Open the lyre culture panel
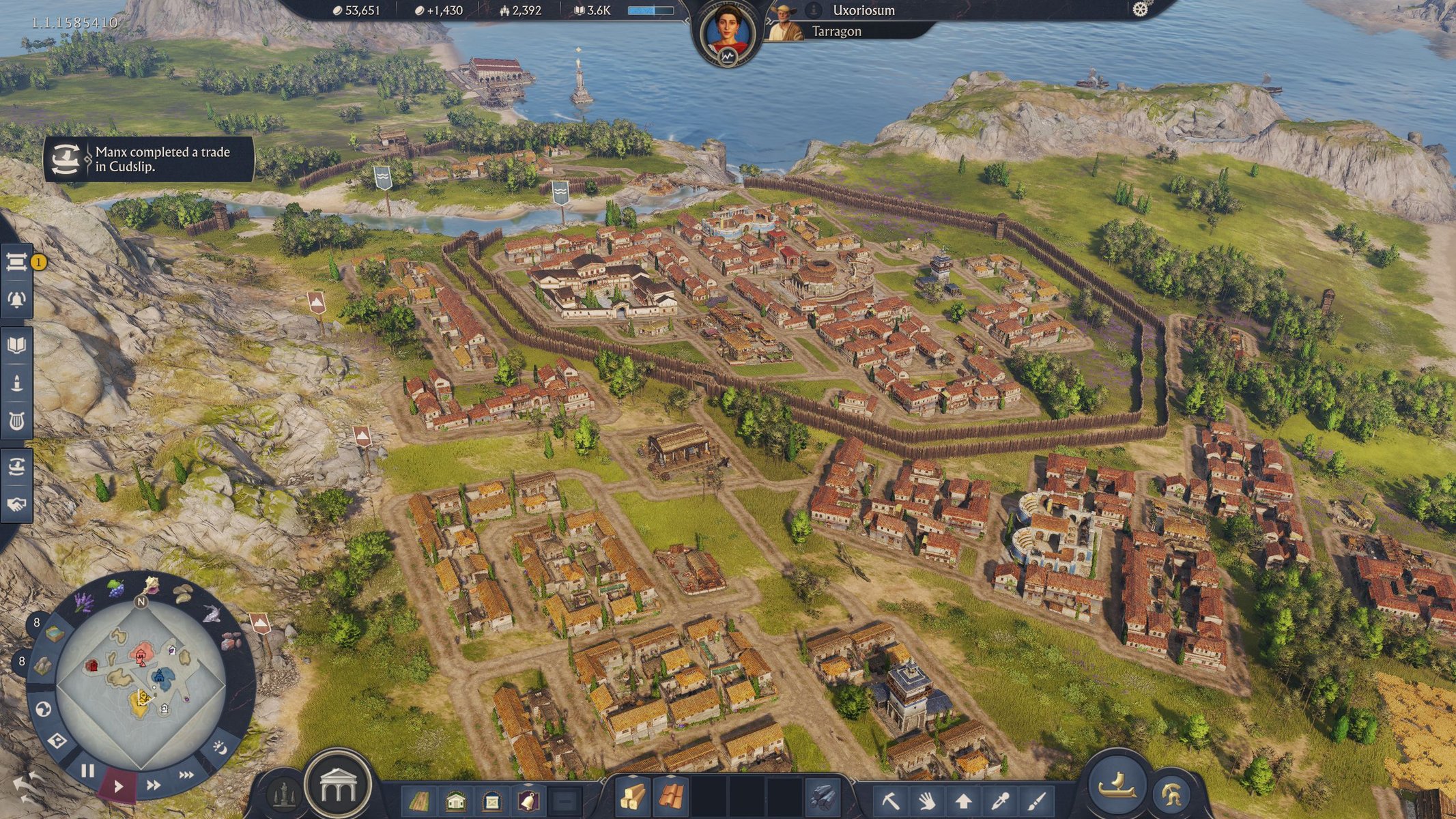 17,420
